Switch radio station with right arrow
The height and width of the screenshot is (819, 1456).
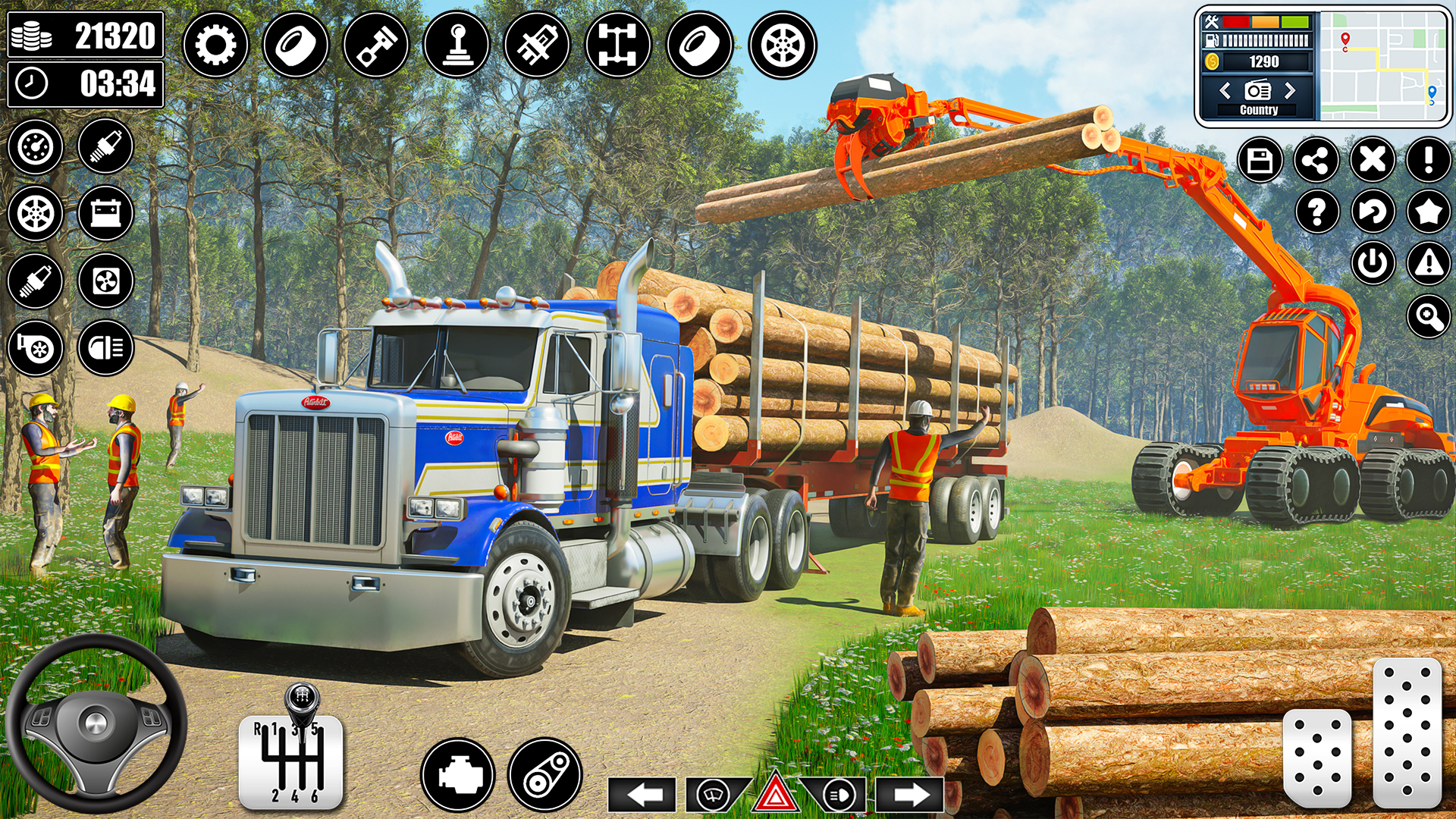(1289, 91)
